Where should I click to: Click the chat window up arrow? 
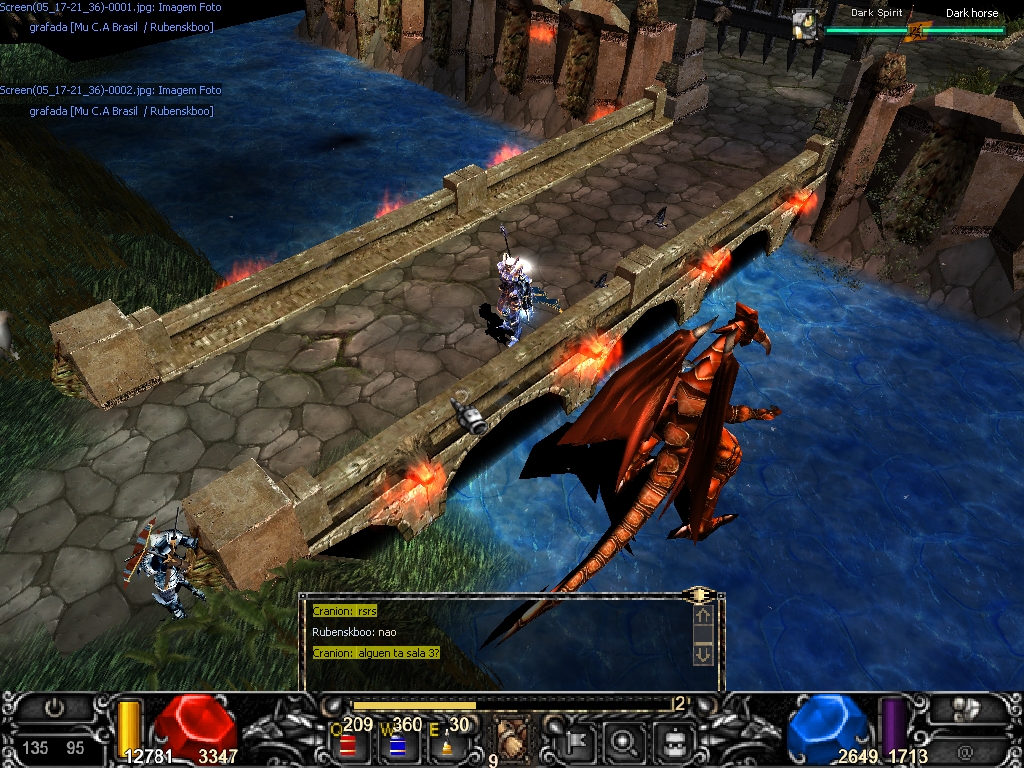[x=703, y=617]
